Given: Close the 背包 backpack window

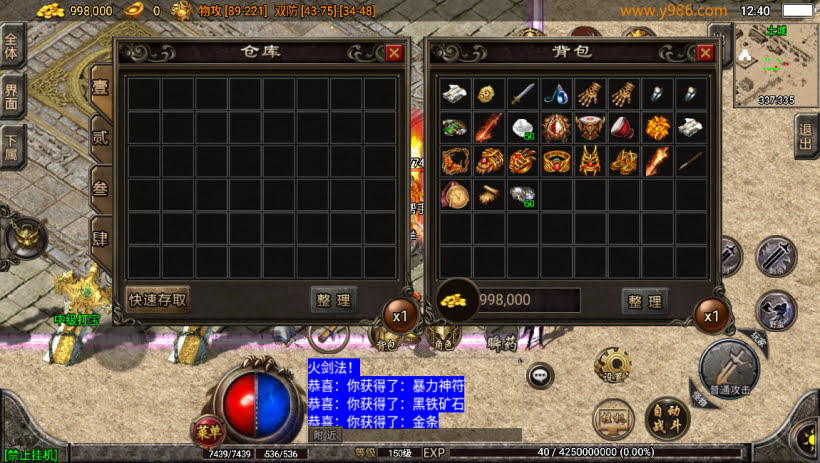Looking at the screenshot, I should tap(705, 53).
